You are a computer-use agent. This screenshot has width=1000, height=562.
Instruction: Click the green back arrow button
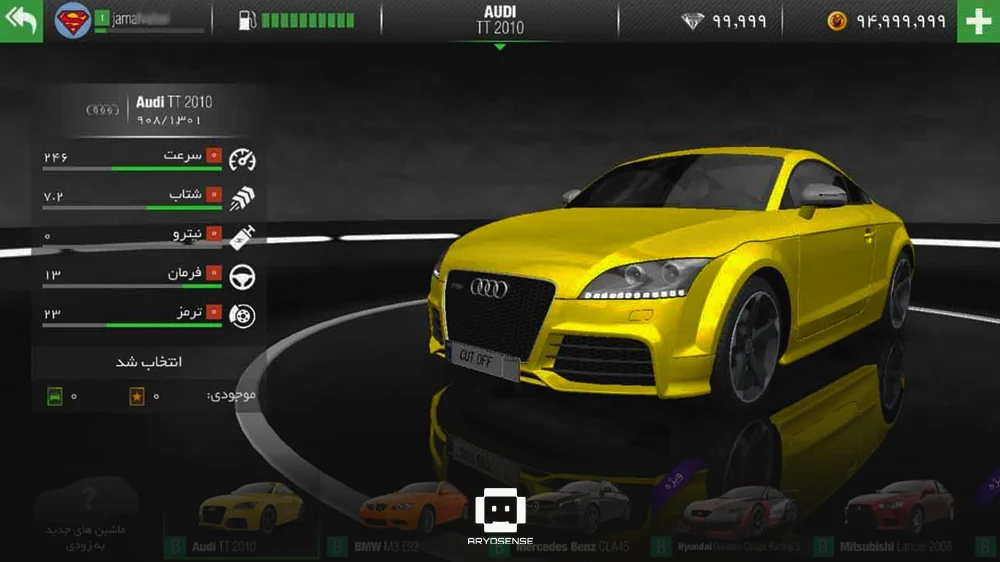coord(21,21)
